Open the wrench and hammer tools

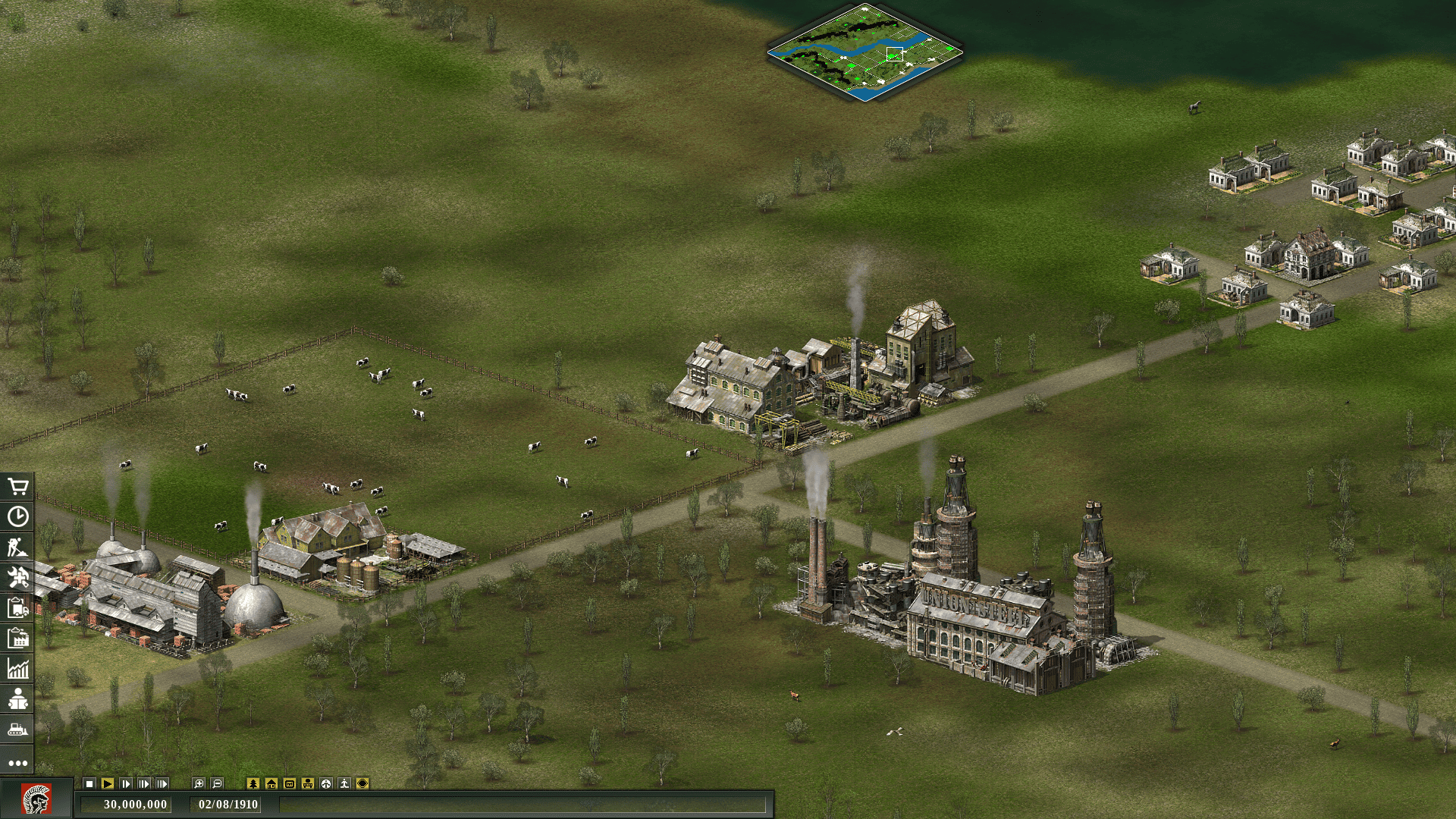(x=17, y=577)
